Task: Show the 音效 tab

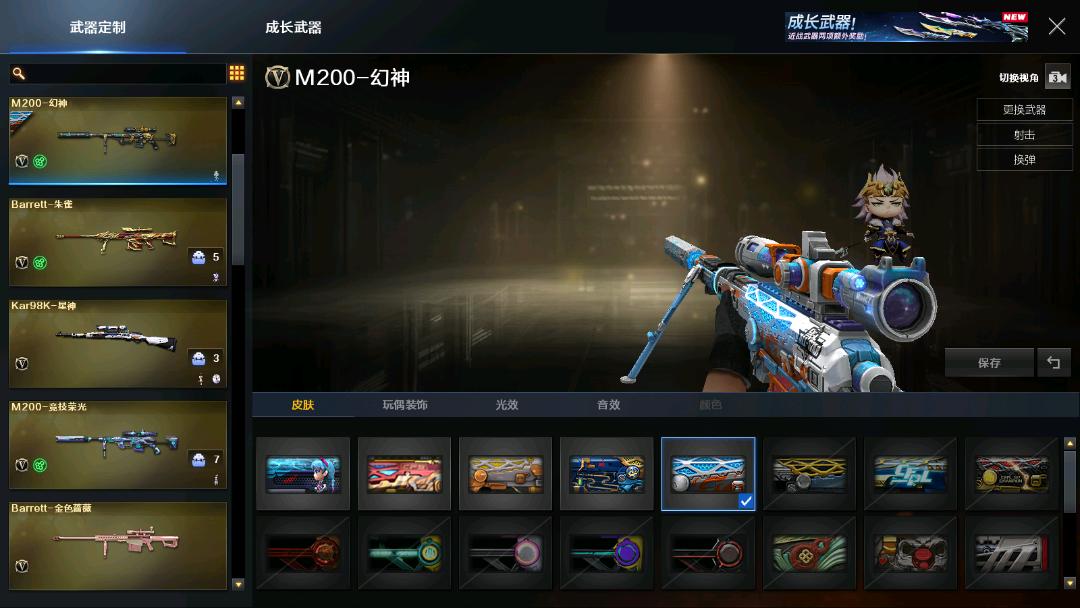Action: [608, 405]
